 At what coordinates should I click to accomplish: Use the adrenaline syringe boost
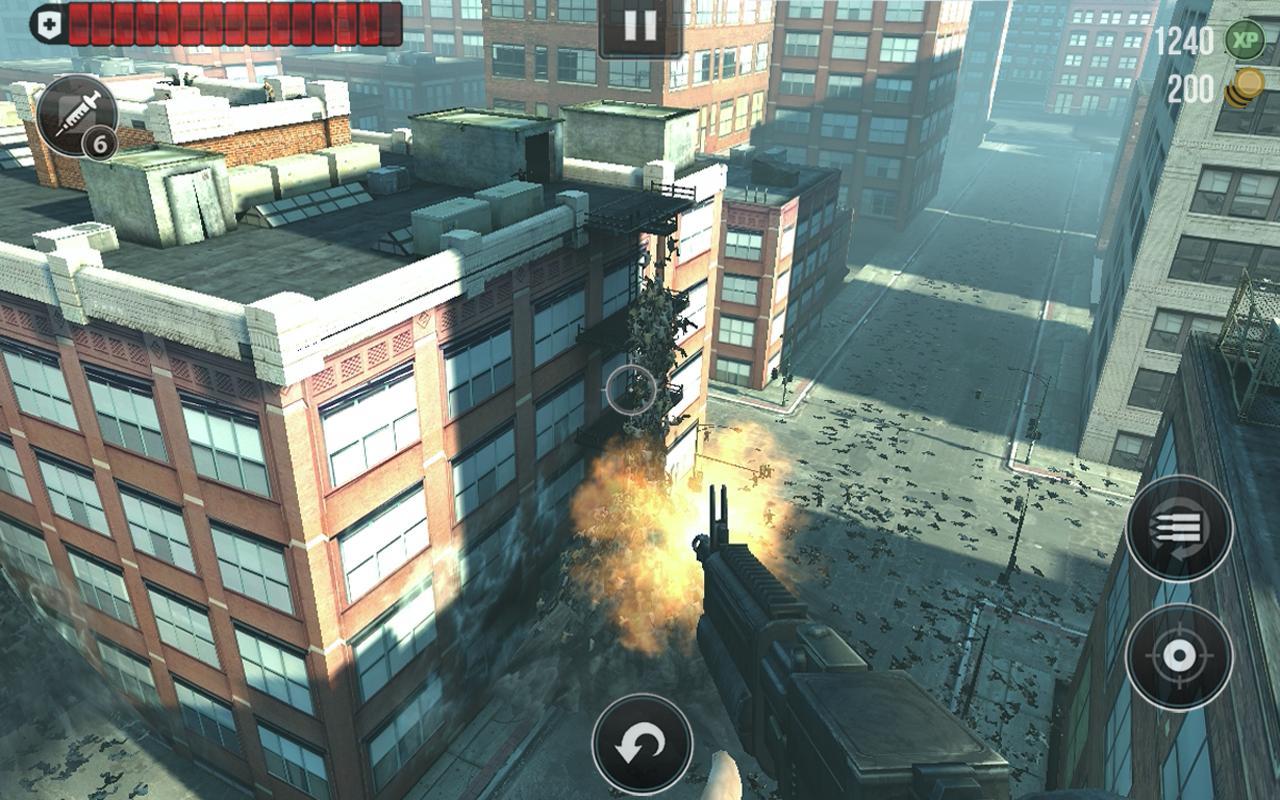click(x=80, y=113)
